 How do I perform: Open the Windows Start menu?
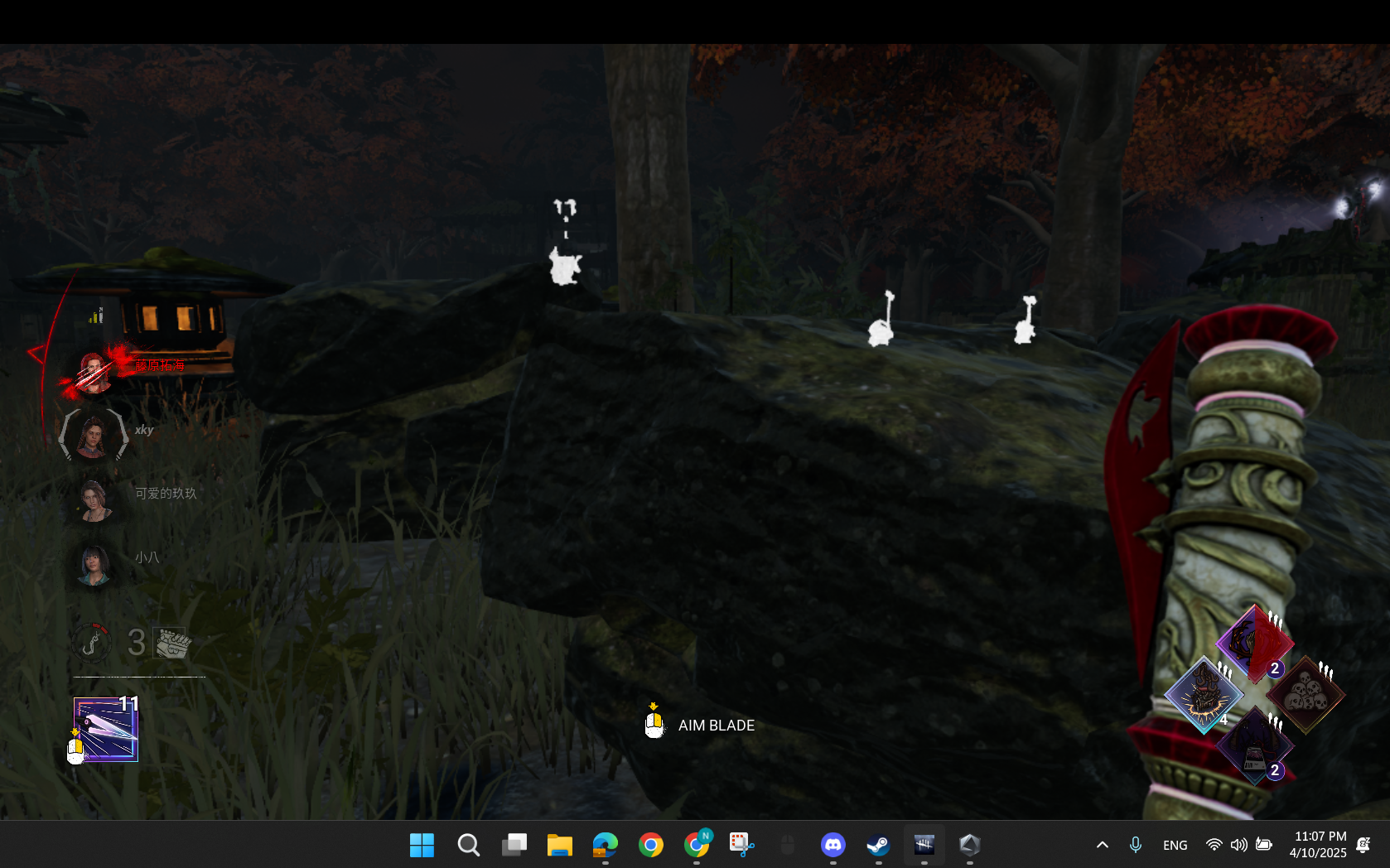coord(422,845)
